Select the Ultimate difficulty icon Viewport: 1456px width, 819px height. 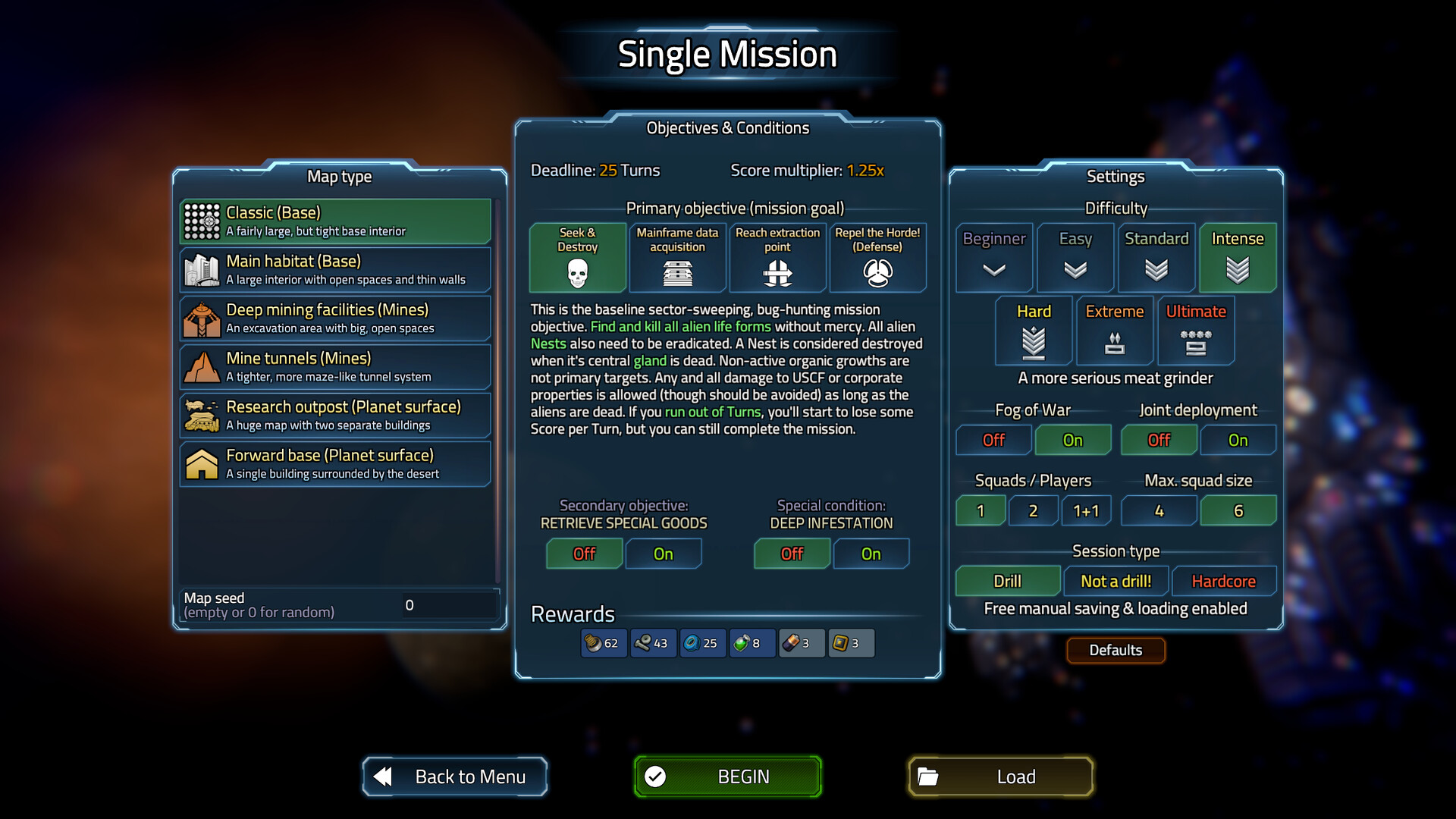point(1196,331)
